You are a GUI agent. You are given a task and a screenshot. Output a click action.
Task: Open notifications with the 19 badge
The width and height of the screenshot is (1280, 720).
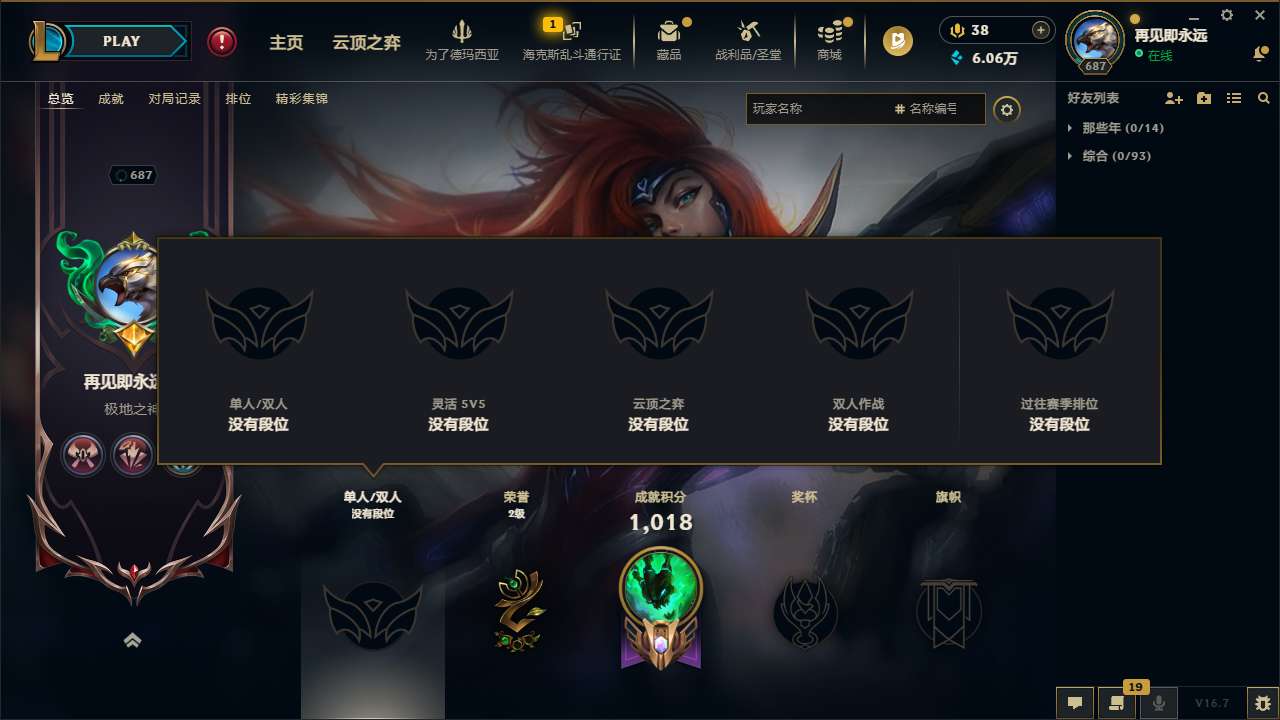coord(1116,703)
